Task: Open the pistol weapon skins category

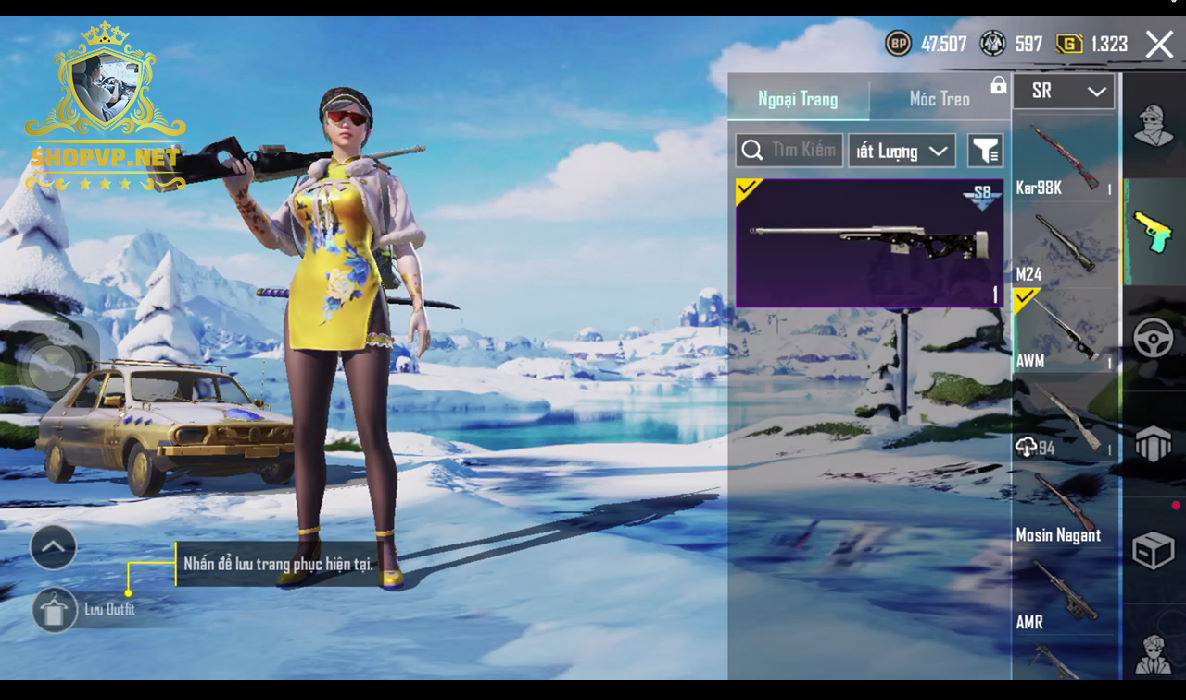Action: tap(1153, 232)
